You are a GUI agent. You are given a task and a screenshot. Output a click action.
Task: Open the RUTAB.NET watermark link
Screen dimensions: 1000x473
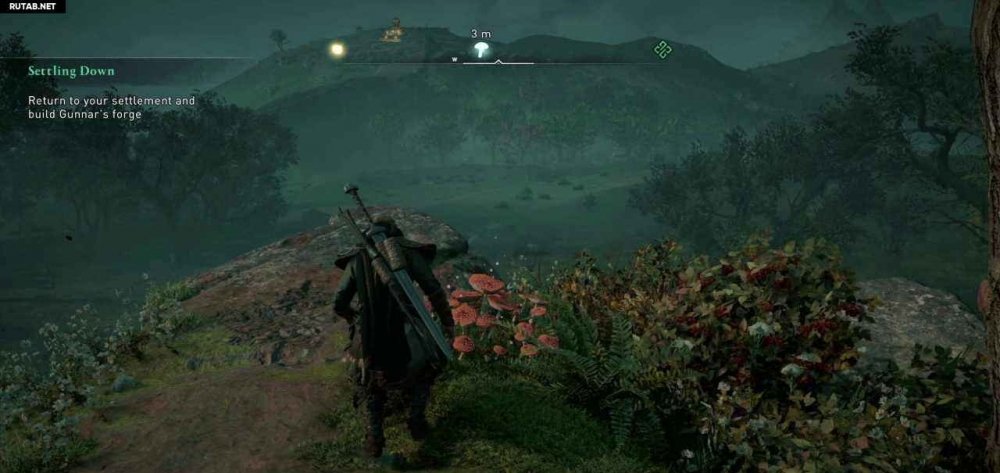32,6
